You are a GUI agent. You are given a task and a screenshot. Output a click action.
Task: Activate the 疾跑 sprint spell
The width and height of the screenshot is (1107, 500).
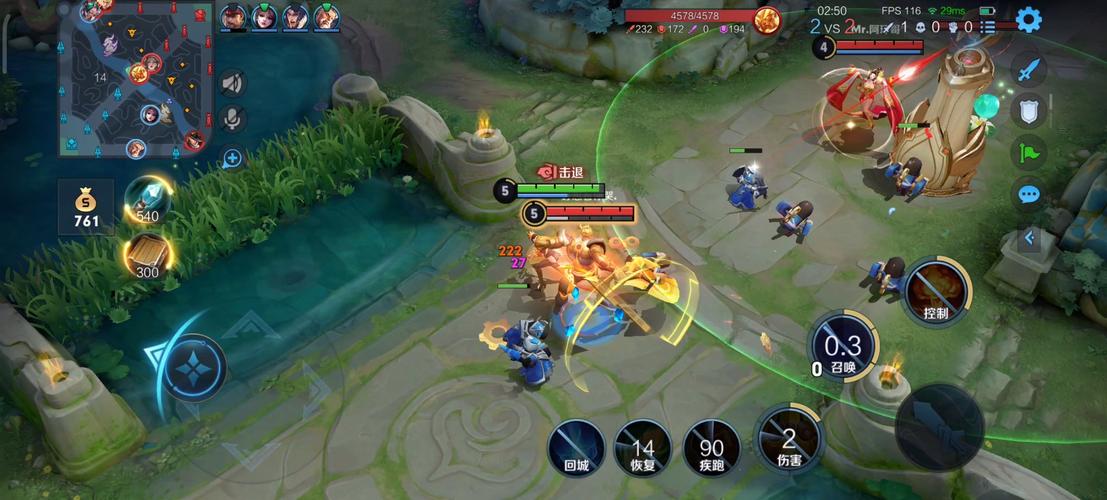tap(711, 447)
